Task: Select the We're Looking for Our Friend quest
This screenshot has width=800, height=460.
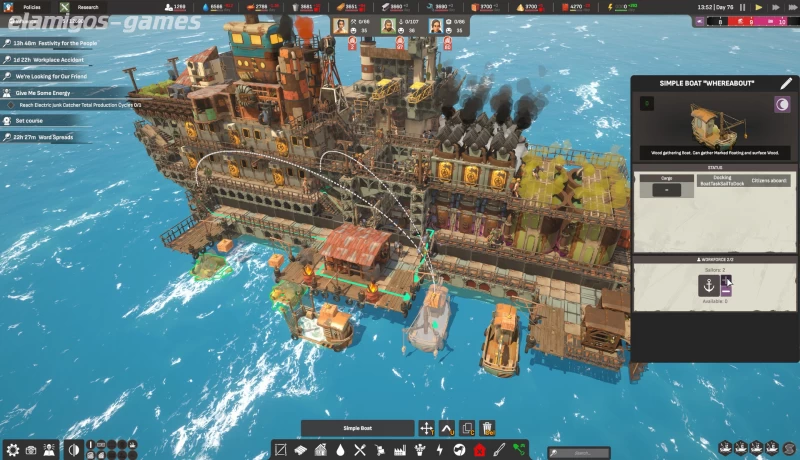Action: point(52,76)
